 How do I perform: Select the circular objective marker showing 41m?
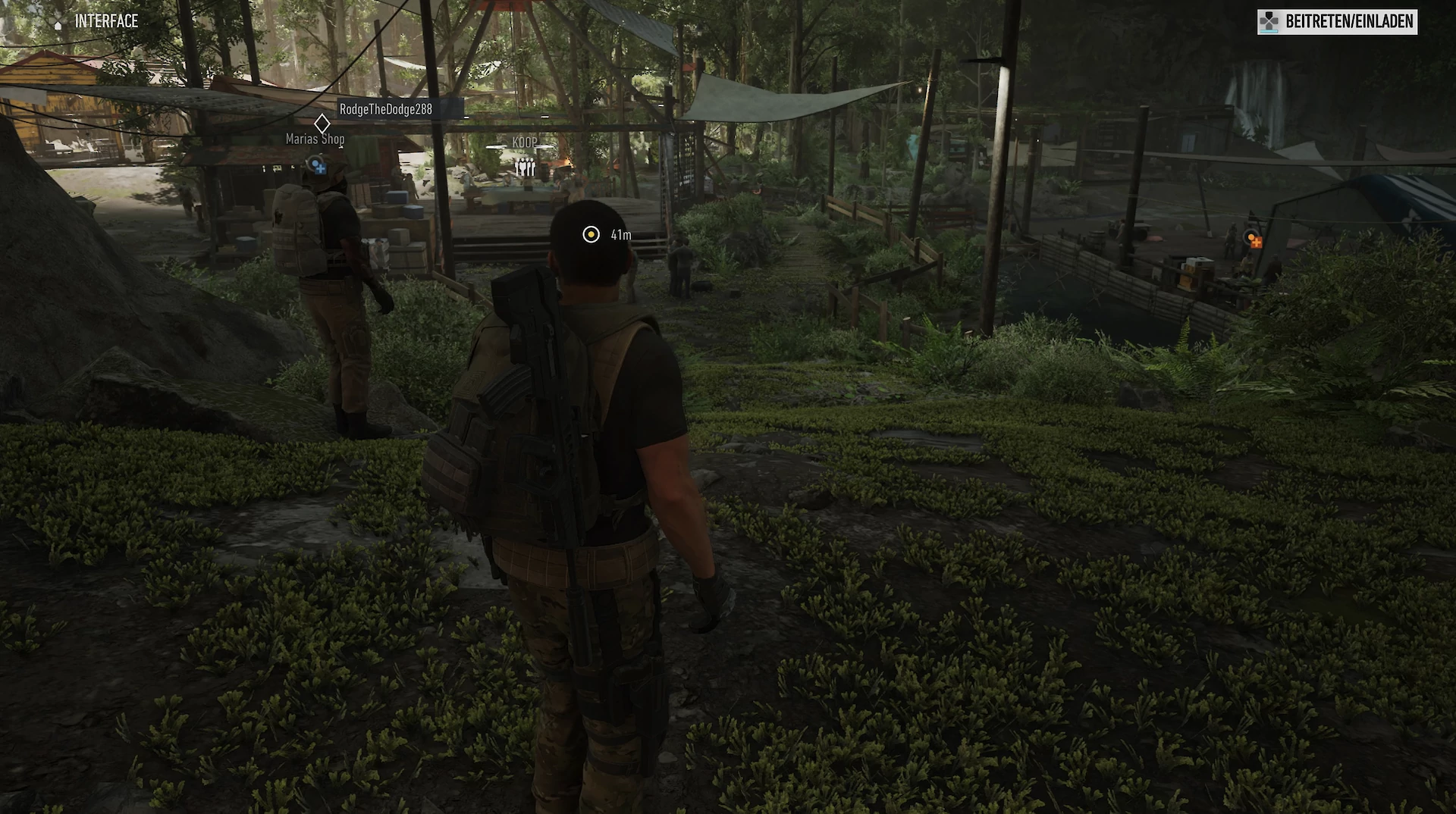(x=591, y=235)
